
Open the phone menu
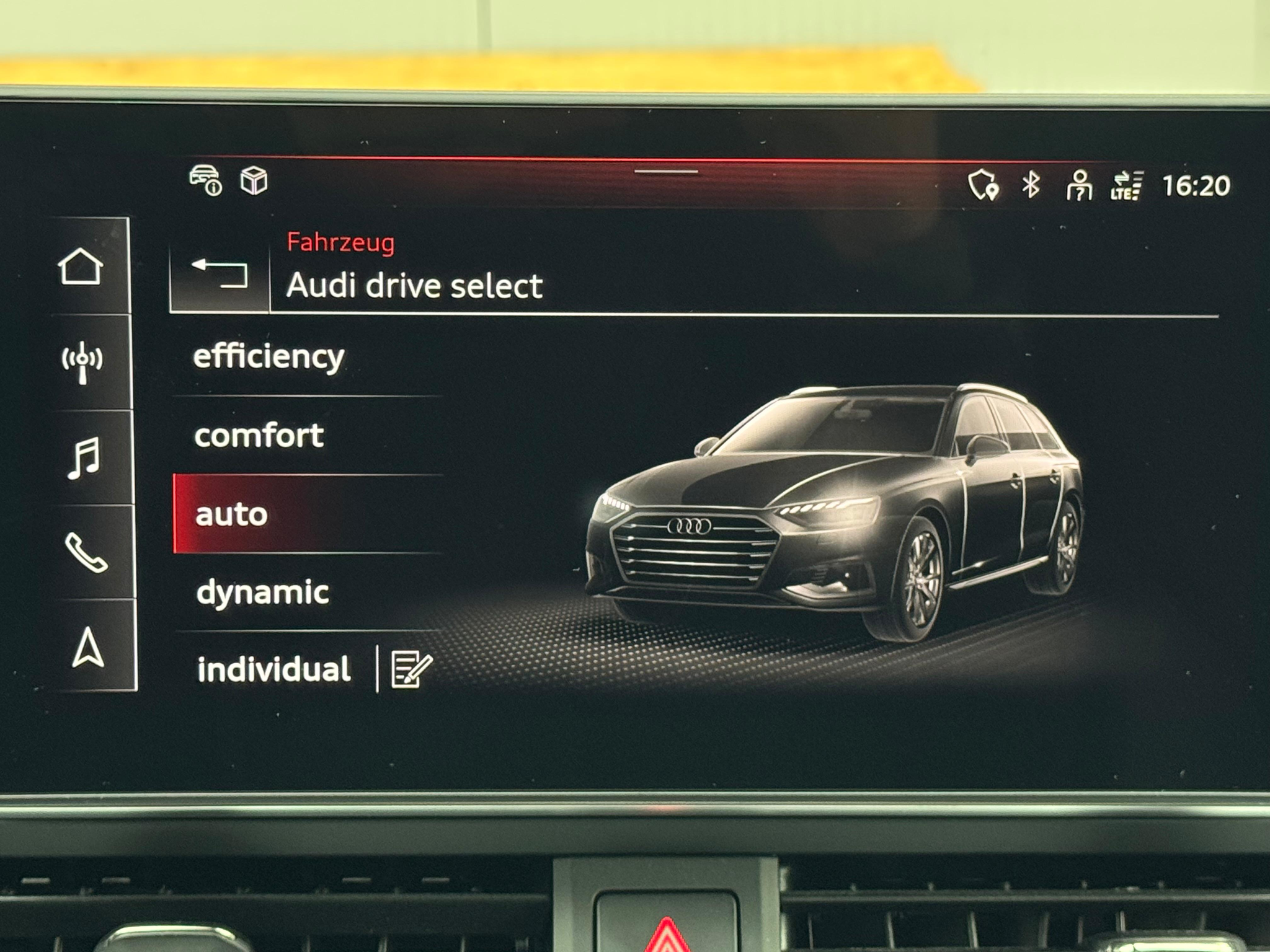[86, 552]
